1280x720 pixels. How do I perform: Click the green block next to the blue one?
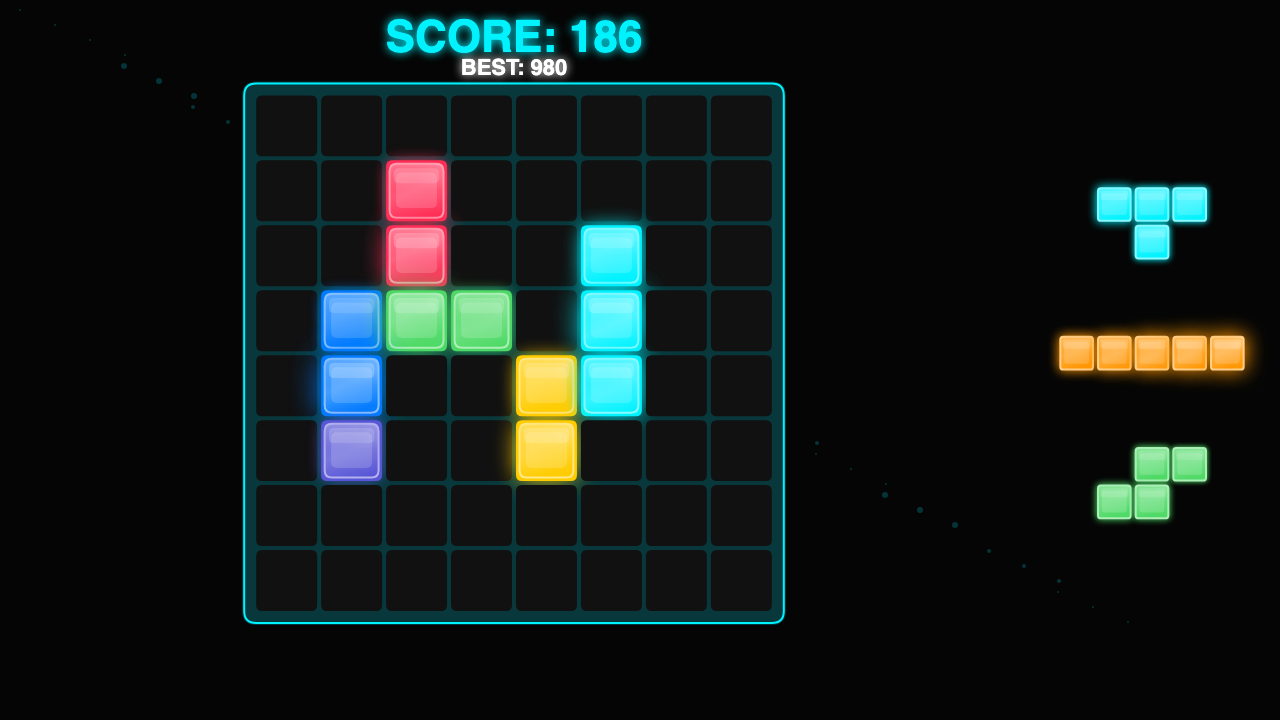click(x=416, y=321)
